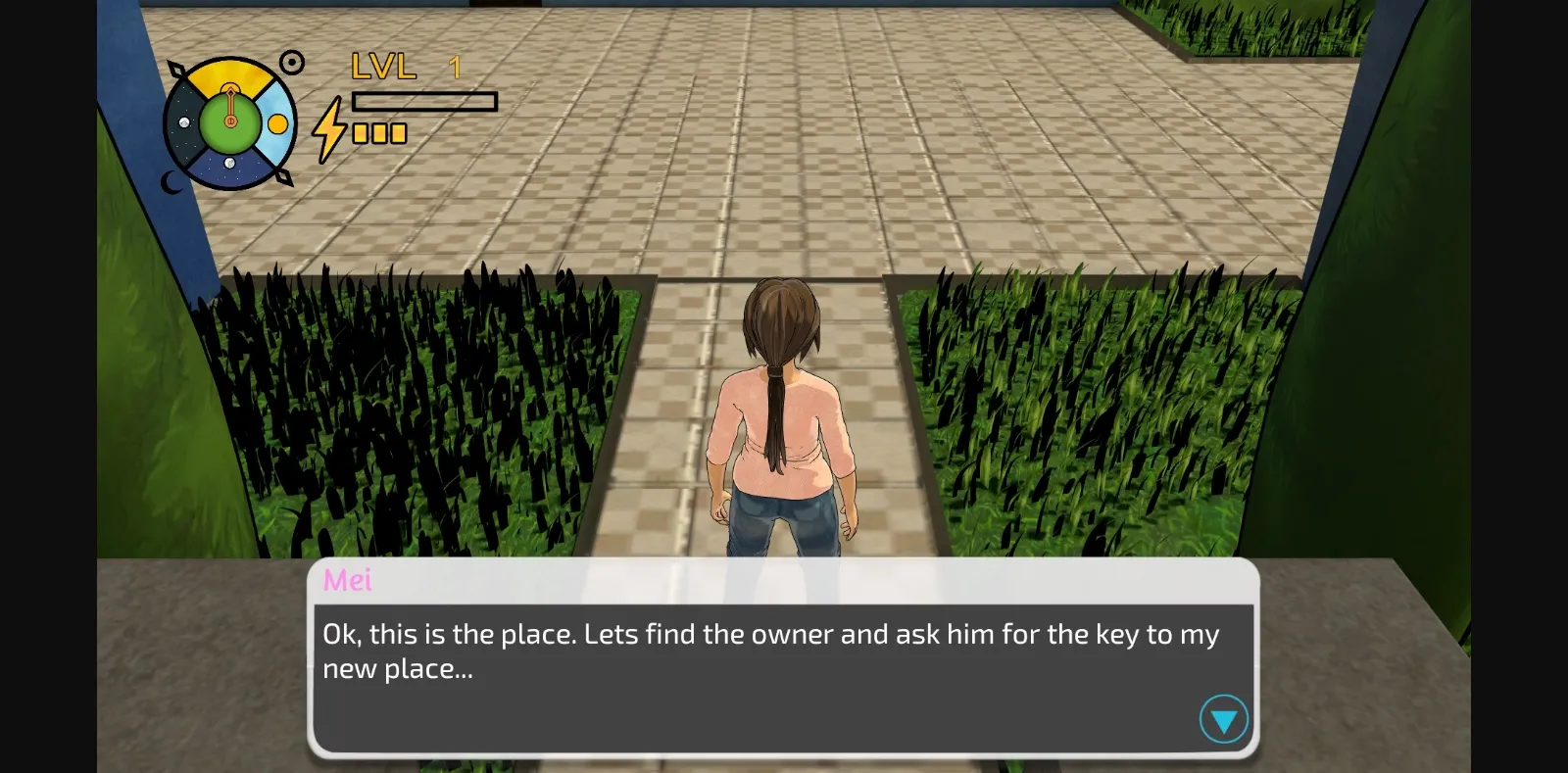Tap the diamond arrow on the clock dial's edge

(178, 69)
